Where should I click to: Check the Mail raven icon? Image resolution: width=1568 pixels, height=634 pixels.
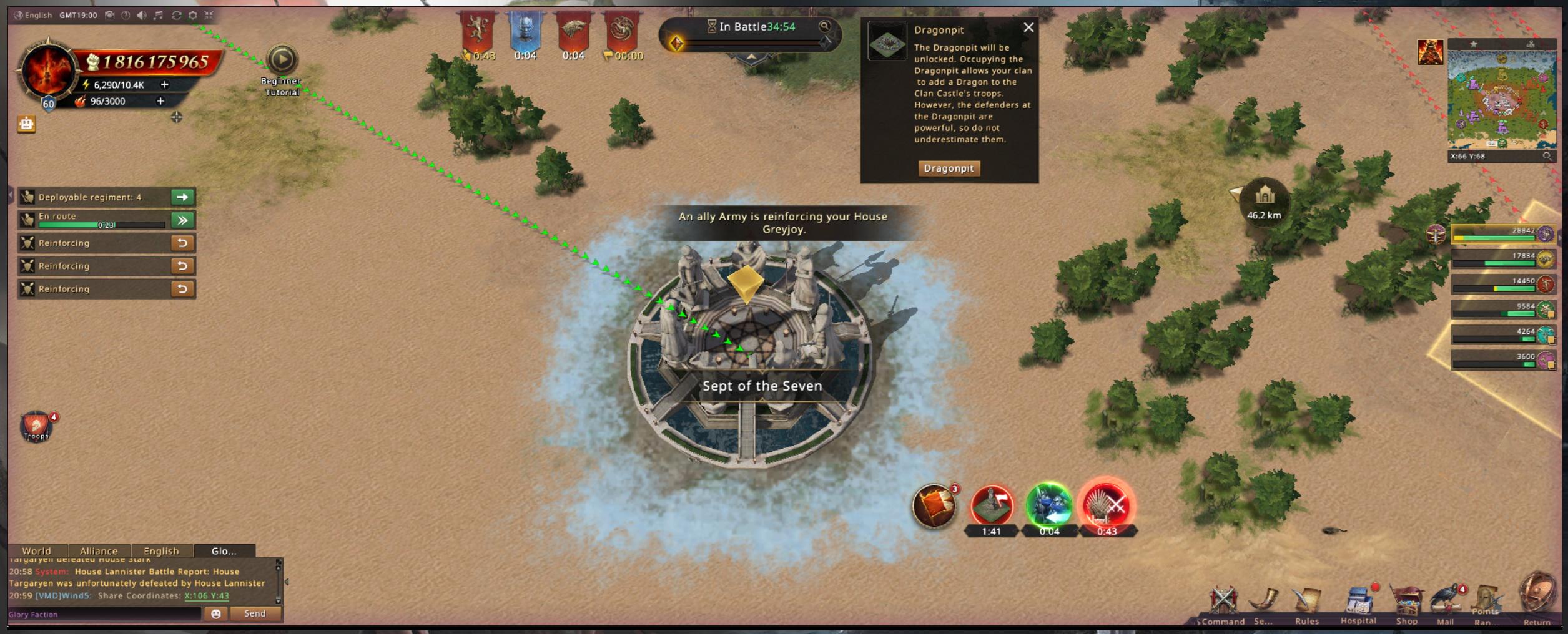coord(1445,603)
